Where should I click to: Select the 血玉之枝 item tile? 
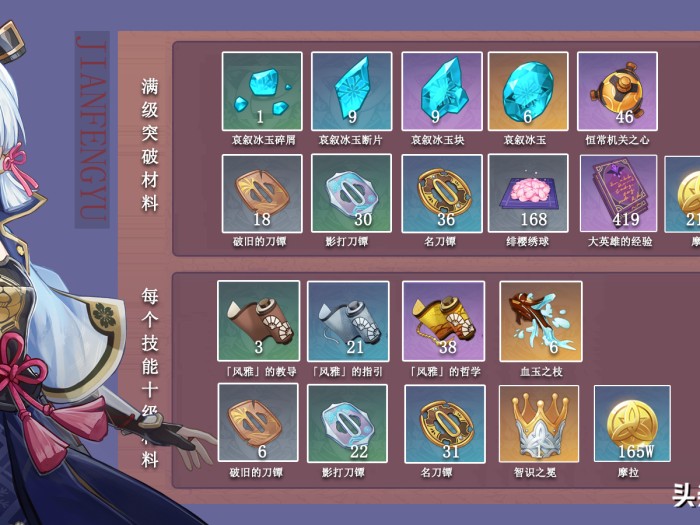coord(540,320)
